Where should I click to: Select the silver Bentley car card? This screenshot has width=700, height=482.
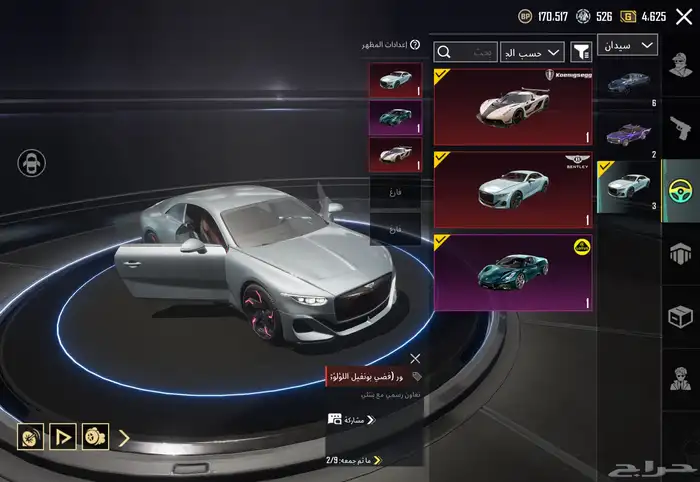point(512,189)
